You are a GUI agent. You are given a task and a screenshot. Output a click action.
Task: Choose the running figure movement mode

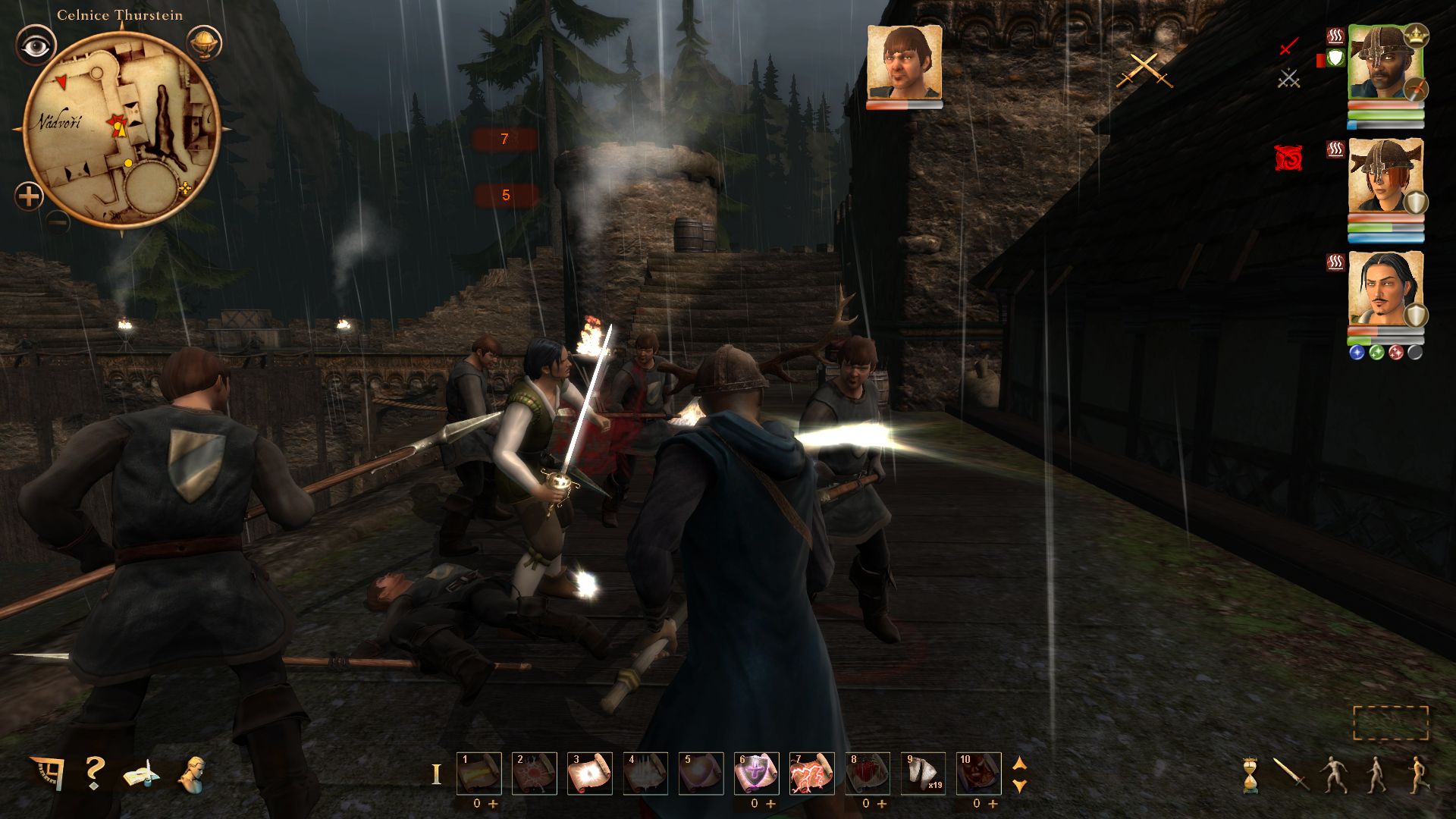[1418, 775]
